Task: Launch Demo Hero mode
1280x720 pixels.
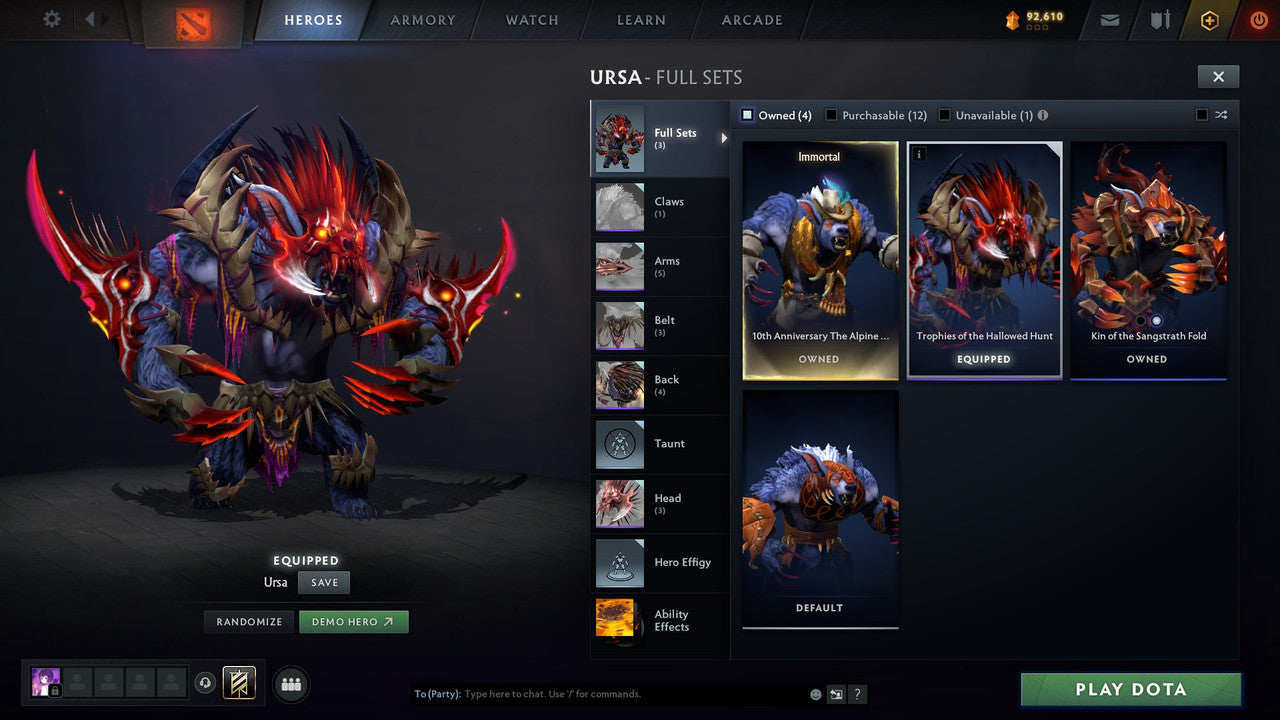Action: 353,622
